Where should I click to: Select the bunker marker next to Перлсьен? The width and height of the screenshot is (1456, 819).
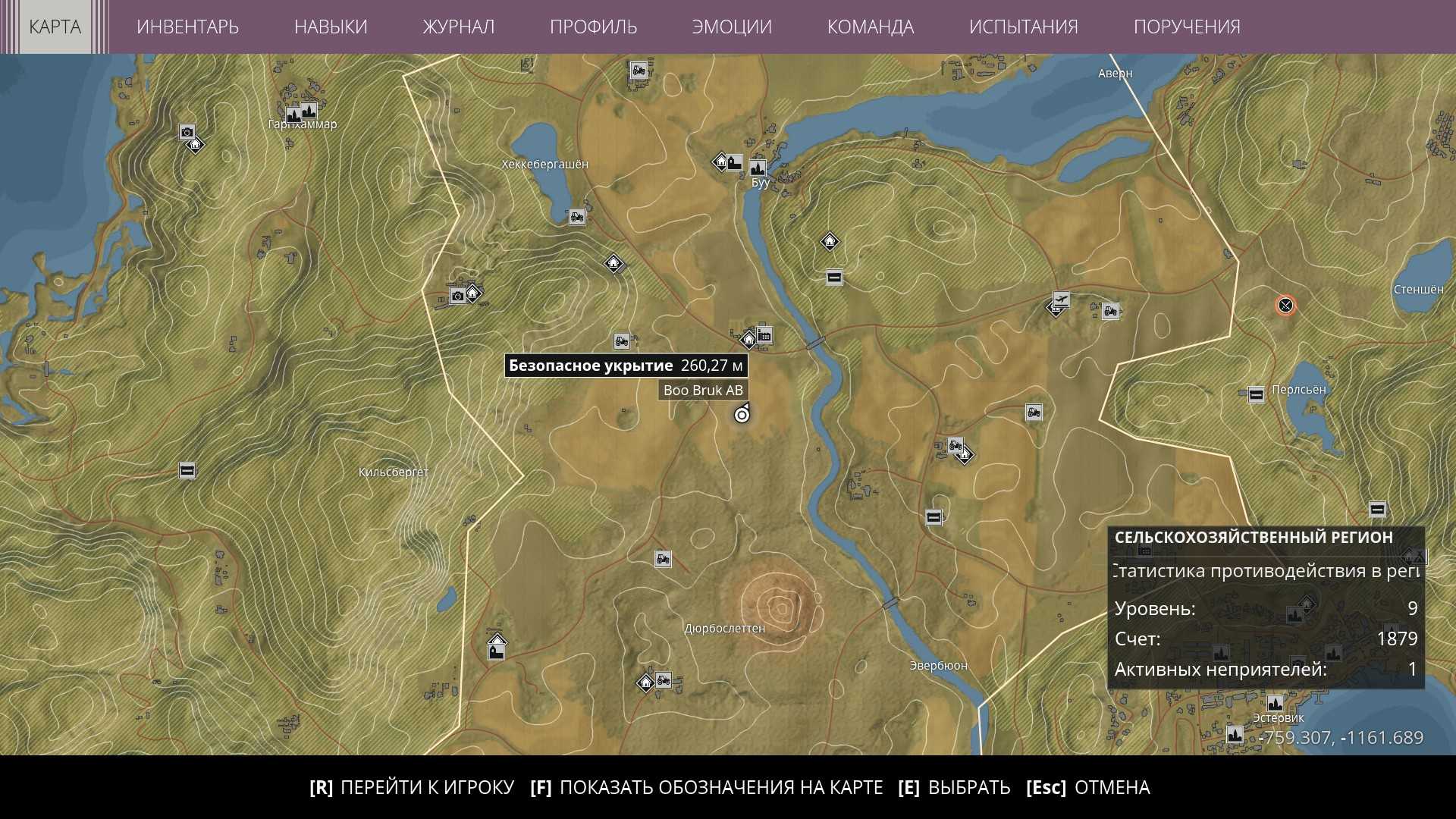tap(1256, 394)
